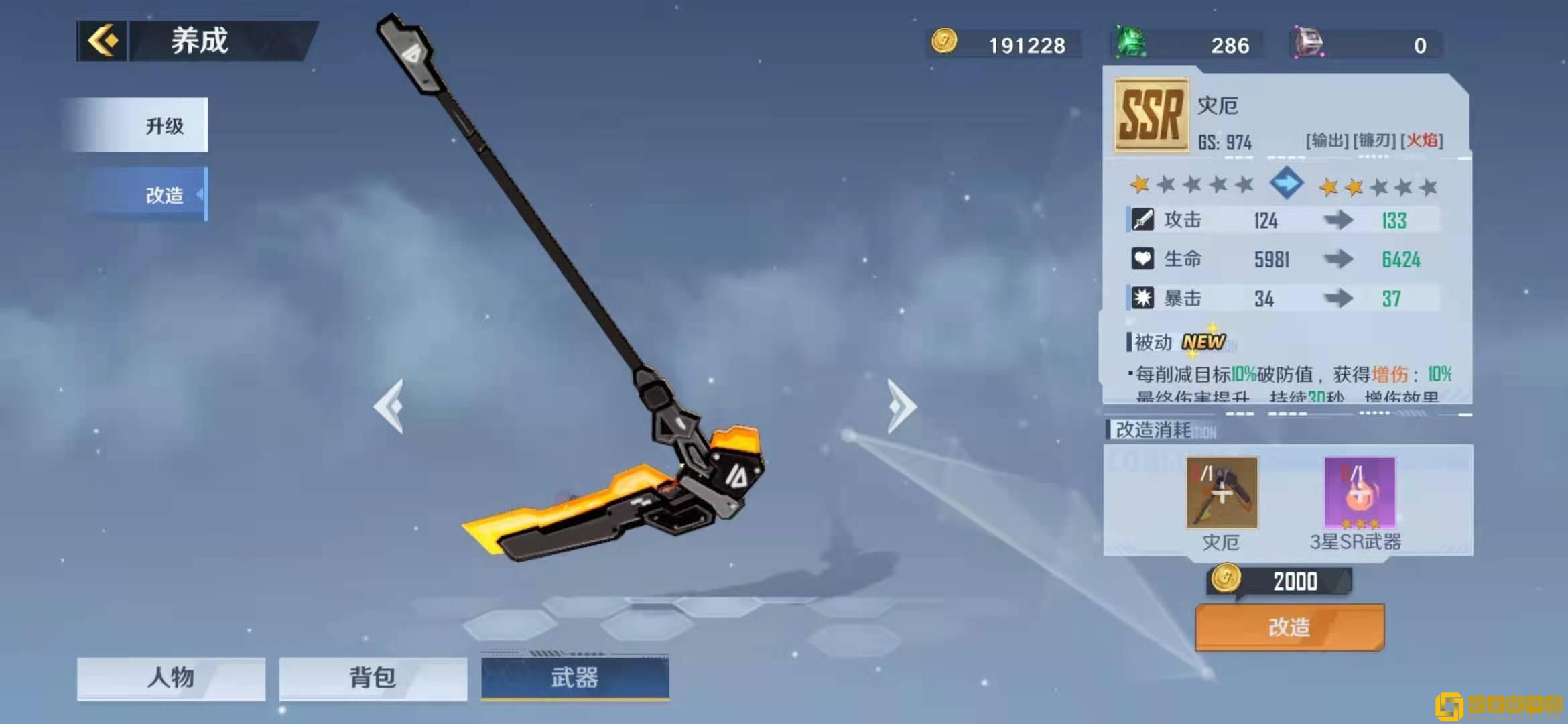Switch to the 人物 tab

(x=170, y=678)
